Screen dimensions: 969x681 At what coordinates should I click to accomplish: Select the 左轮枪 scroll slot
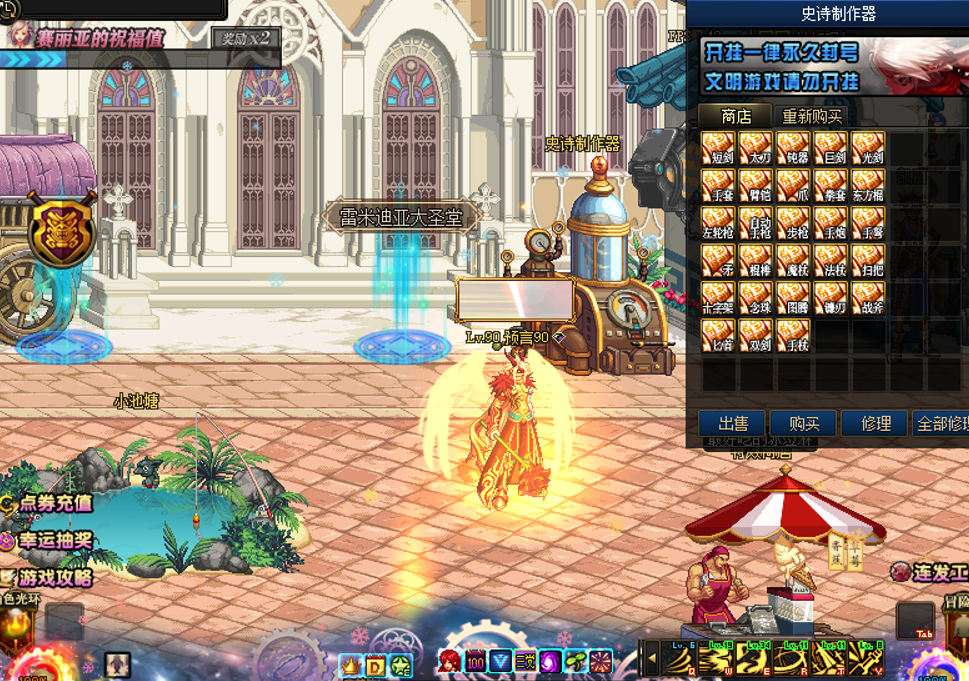[718, 223]
